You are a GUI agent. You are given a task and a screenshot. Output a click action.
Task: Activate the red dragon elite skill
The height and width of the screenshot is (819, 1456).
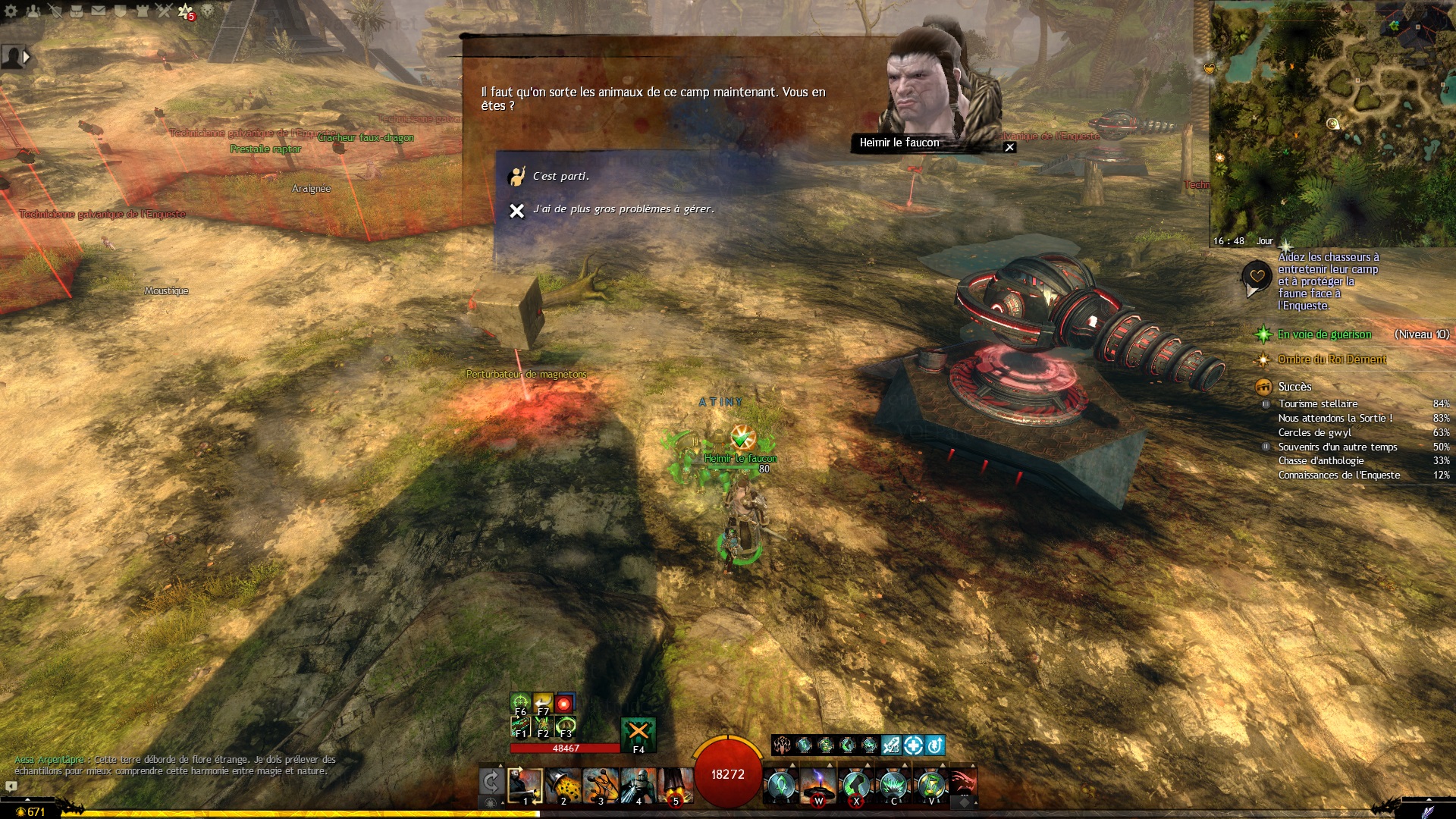[x=962, y=782]
